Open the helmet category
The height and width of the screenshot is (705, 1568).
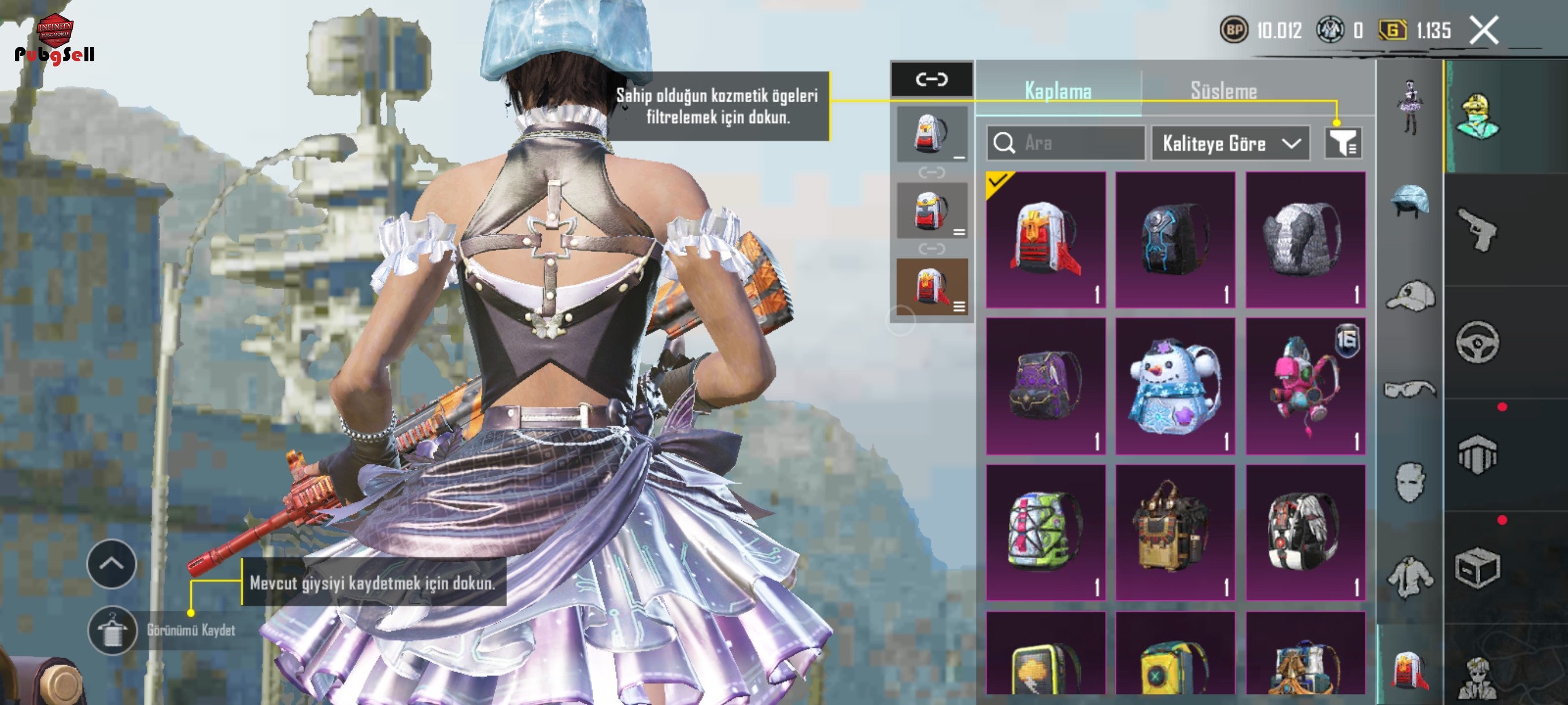coord(1410,201)
